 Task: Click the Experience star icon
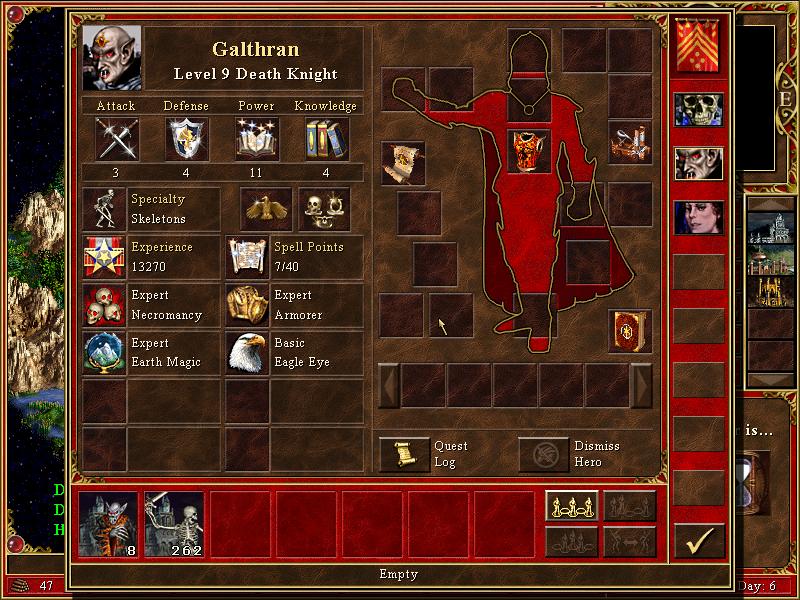pos(104,257)
